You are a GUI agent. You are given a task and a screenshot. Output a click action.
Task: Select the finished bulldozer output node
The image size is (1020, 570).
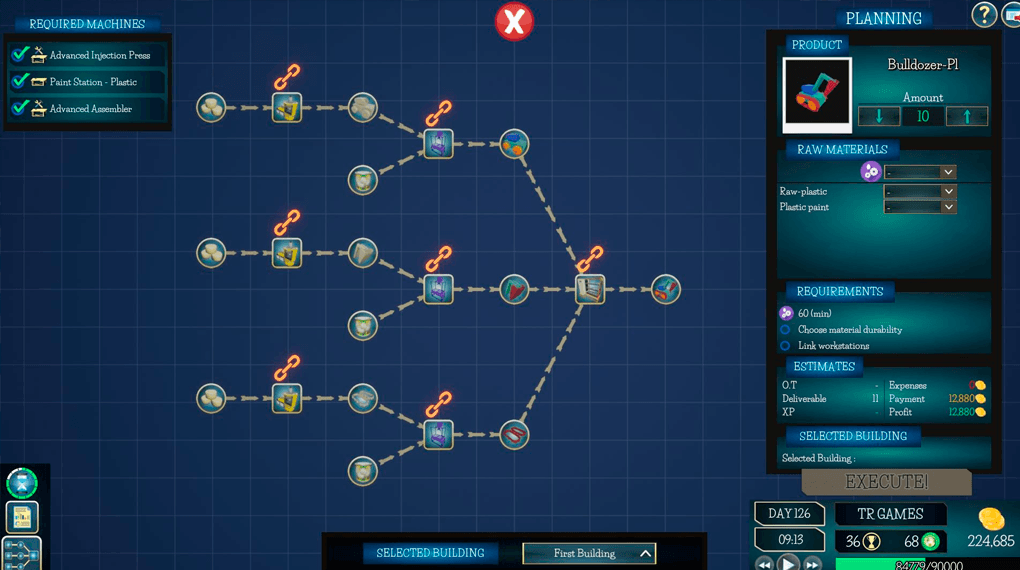[666, 290]
